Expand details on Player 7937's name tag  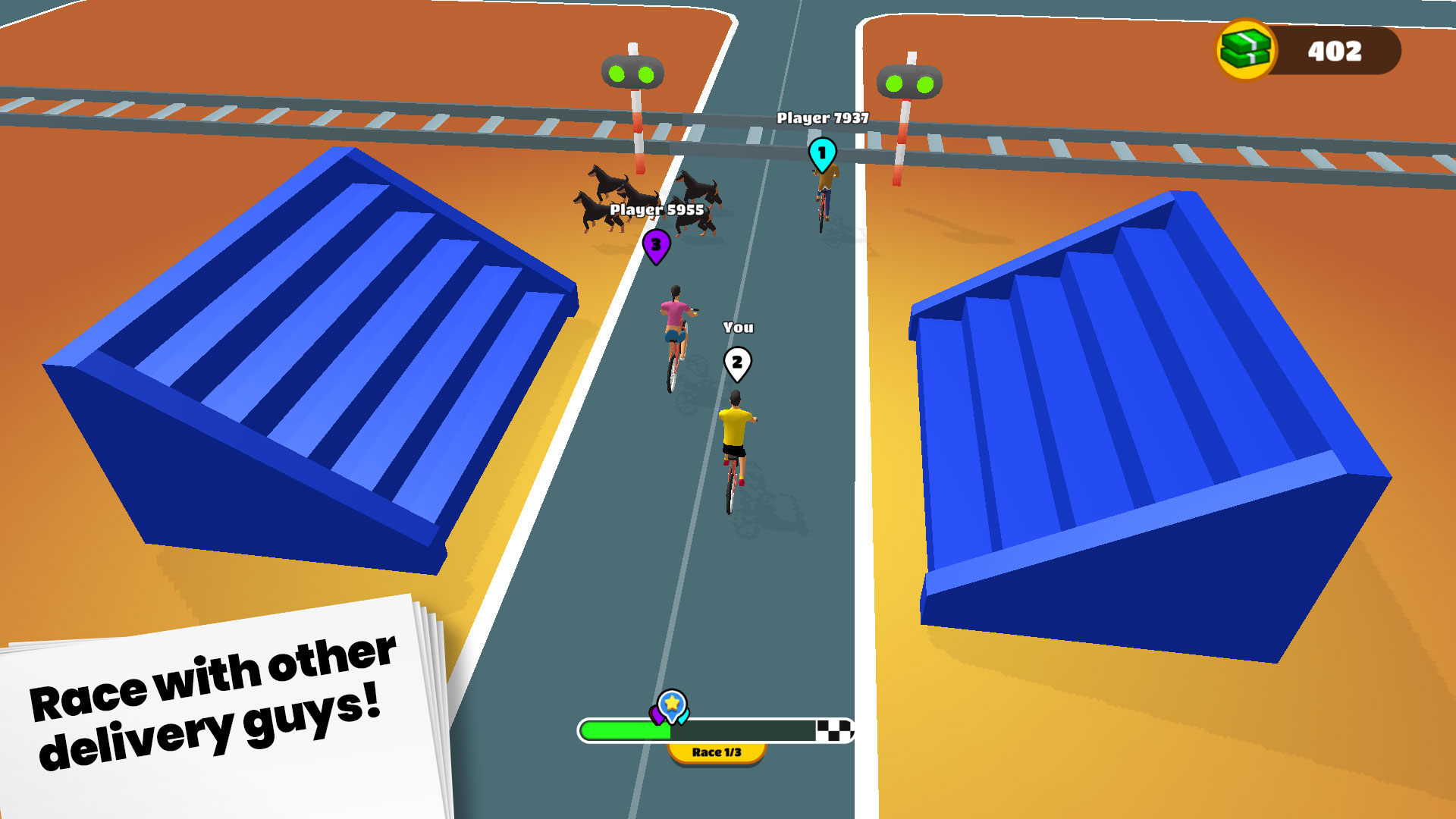tap(823, 118)
